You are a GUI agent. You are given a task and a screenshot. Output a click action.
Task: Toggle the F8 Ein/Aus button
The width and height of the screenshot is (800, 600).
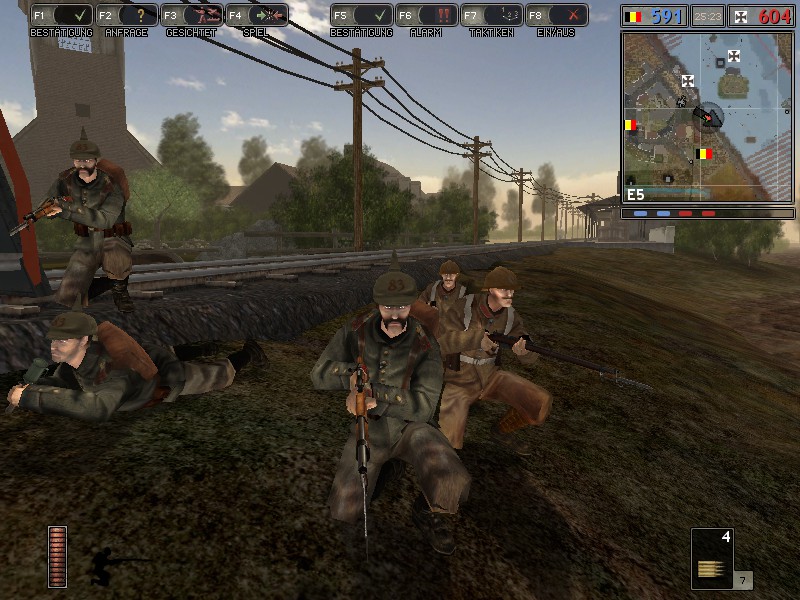[x=556, y=16]
